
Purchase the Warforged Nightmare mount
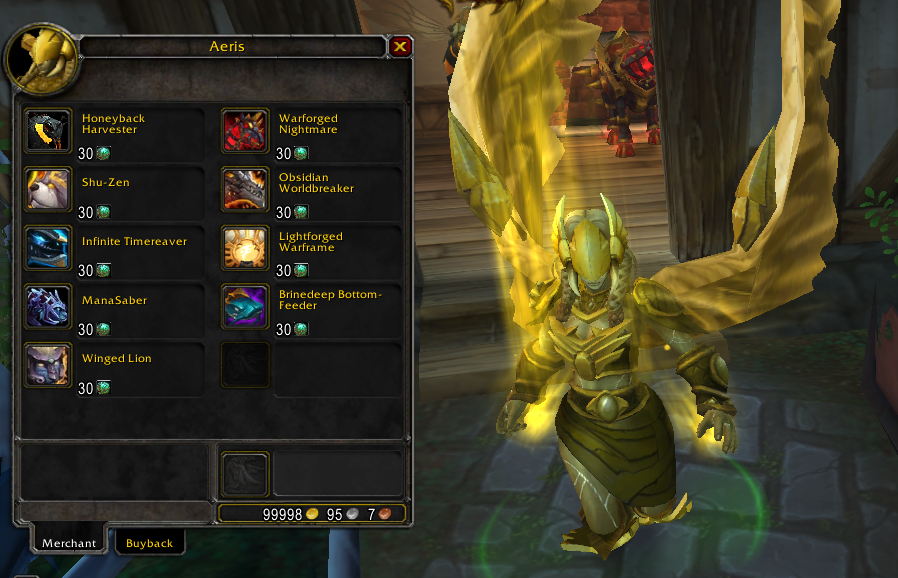[x=245, y=130]
